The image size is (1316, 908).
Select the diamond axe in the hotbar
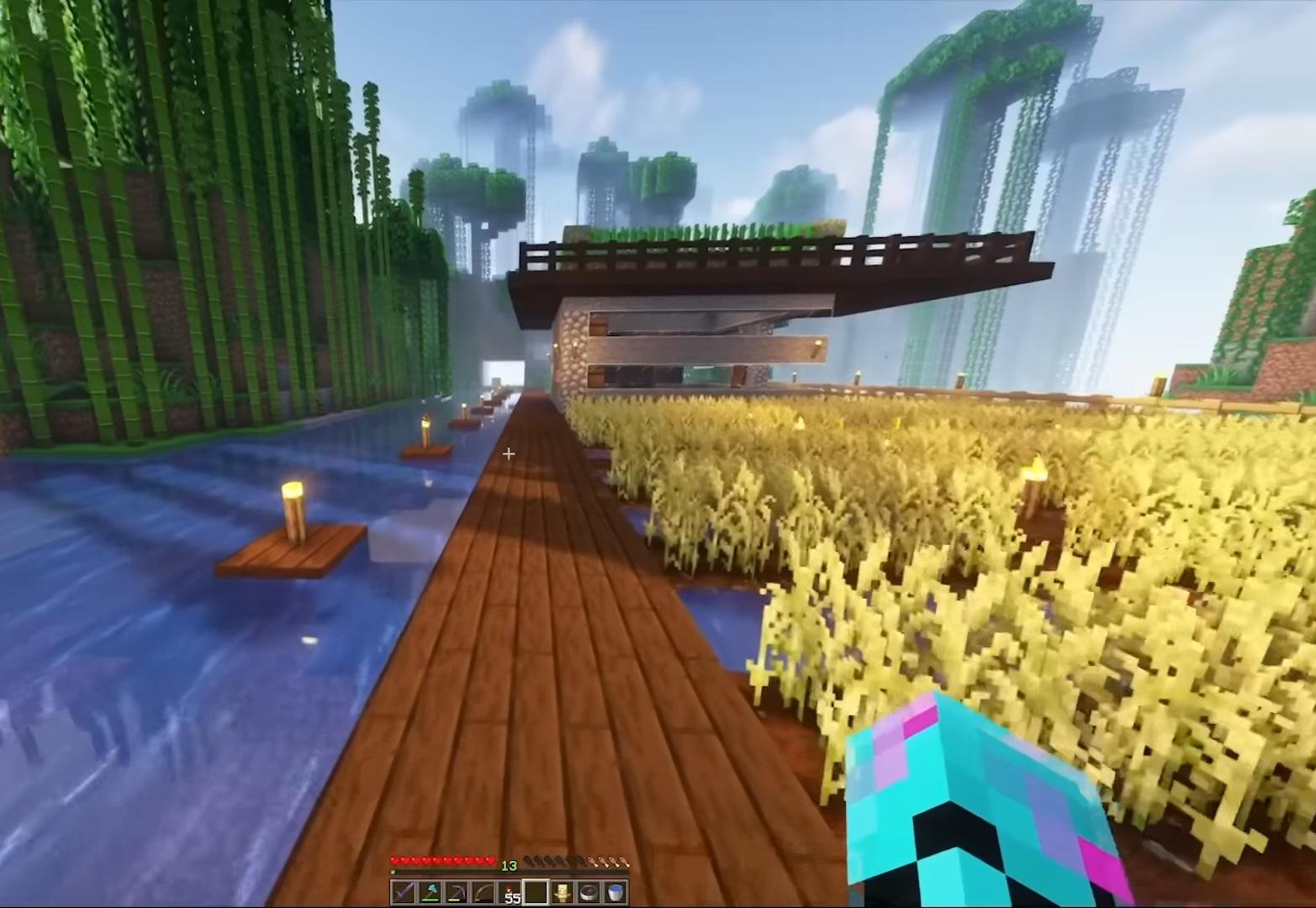click(x=428, y=891)
